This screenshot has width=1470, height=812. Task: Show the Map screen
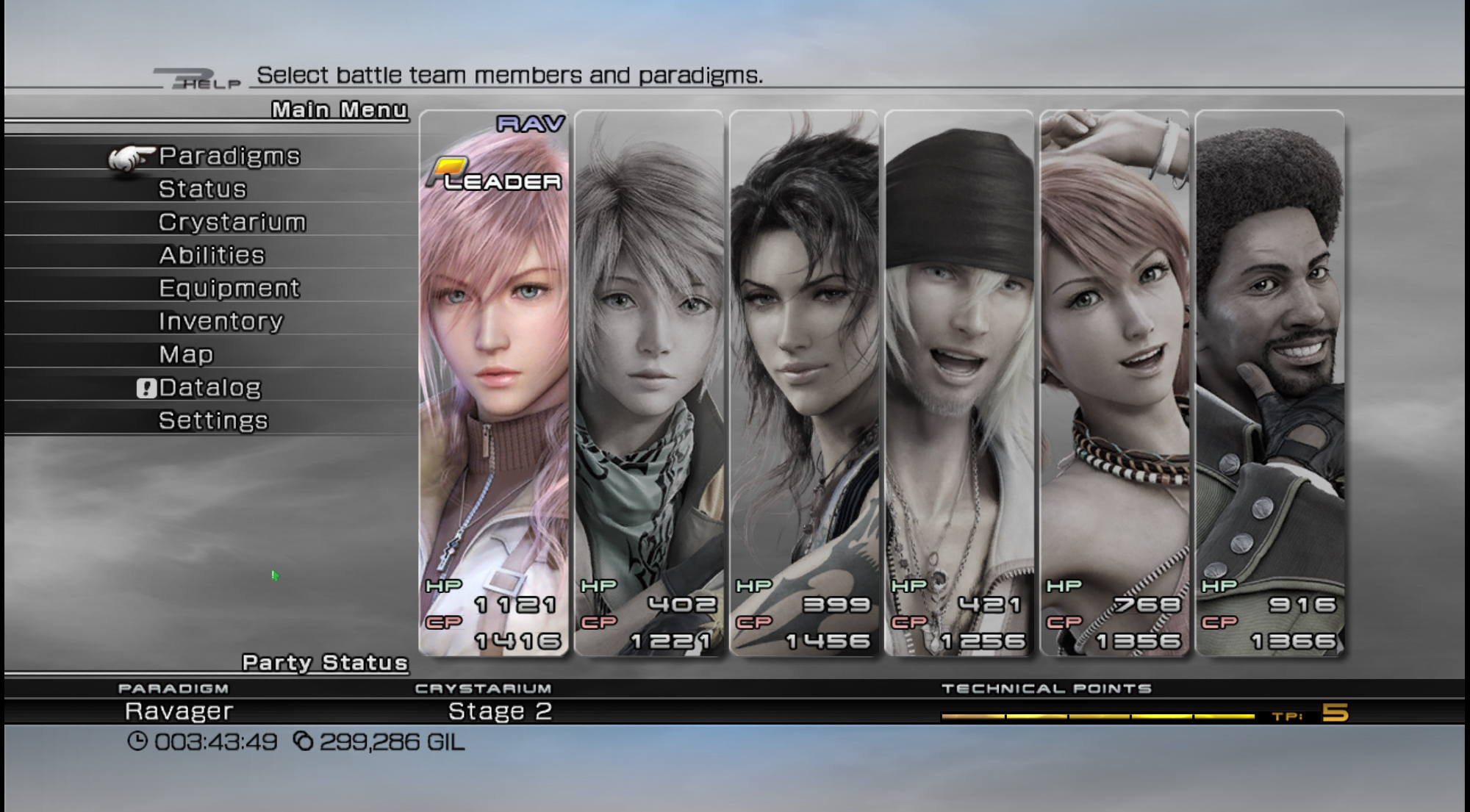[186, 354]
